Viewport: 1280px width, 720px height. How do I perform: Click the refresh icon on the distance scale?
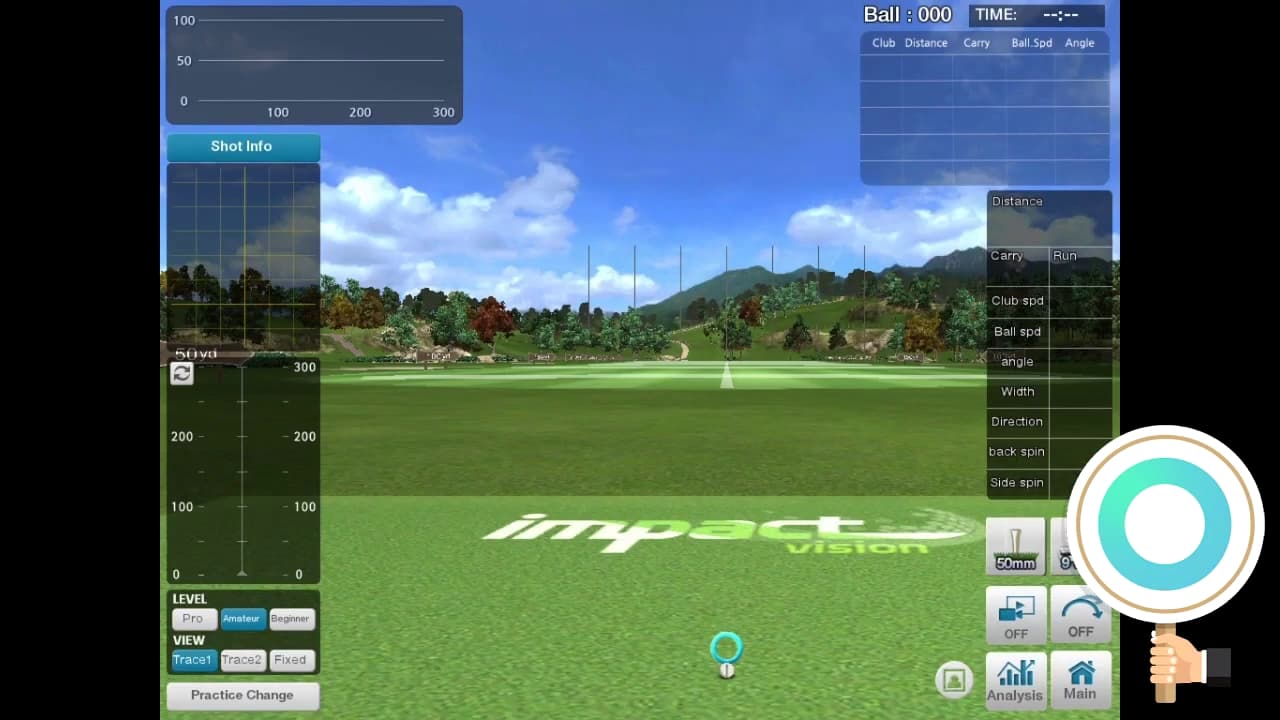click(x=181, y=373)
